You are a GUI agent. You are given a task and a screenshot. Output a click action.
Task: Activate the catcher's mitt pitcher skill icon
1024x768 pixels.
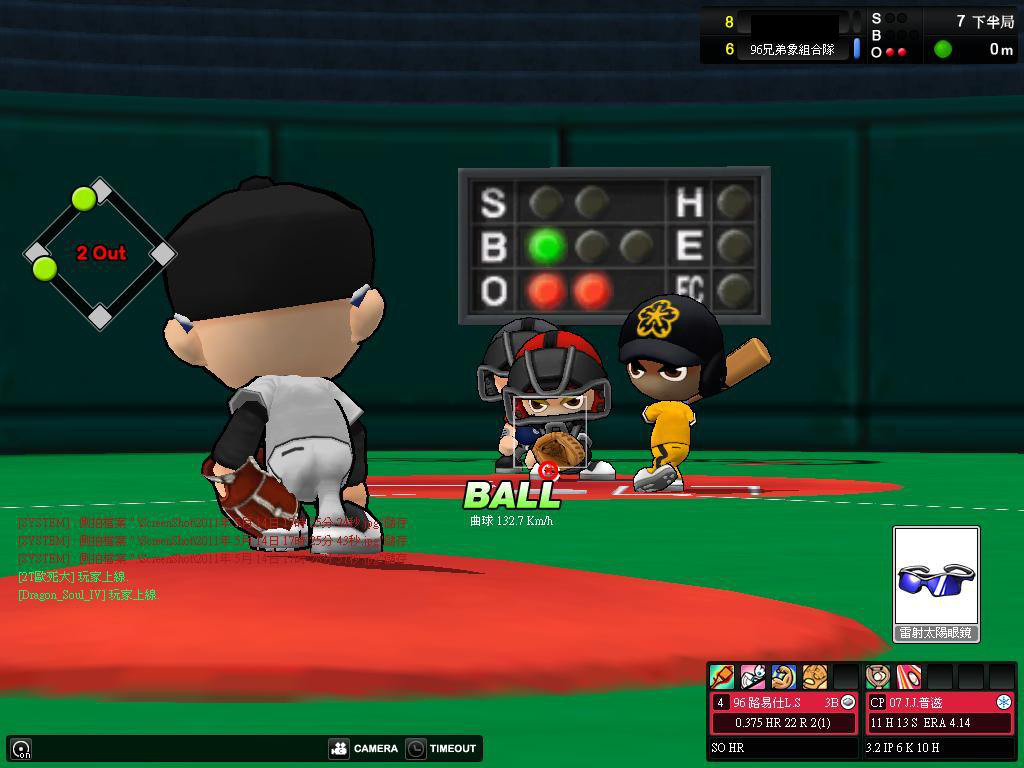878,677
